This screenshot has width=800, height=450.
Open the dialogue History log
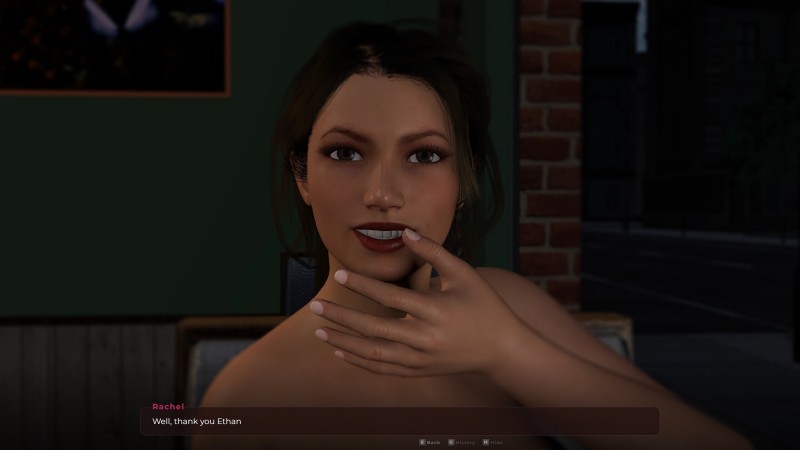[465, 441]
